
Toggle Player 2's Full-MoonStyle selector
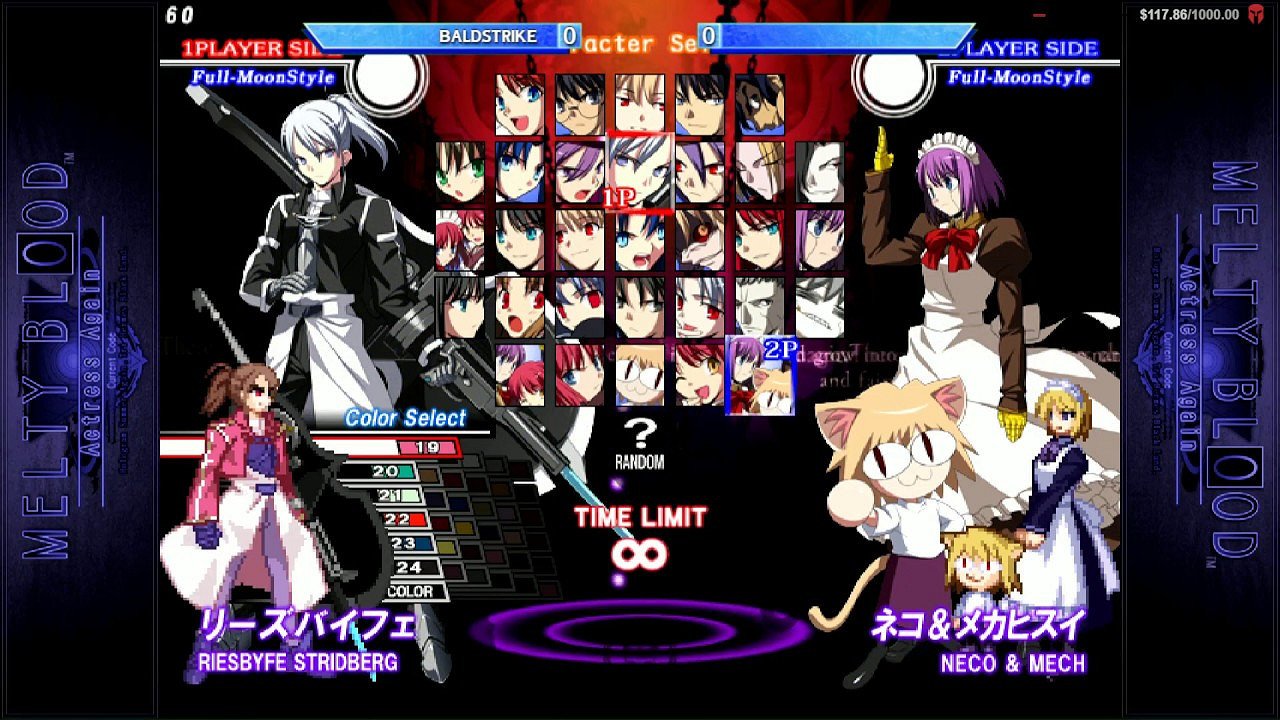click(x=1021, y=77)
